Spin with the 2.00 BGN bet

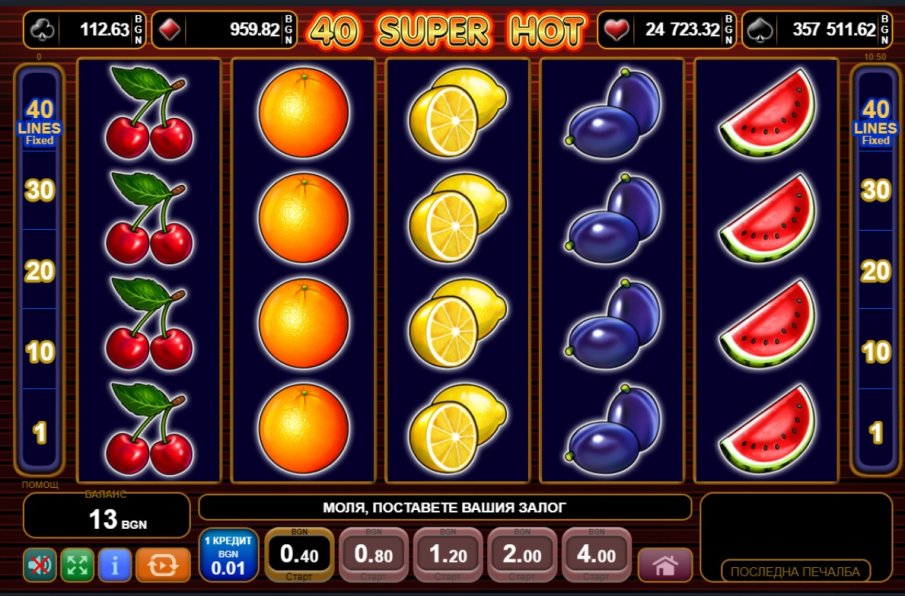pos(521,554)
